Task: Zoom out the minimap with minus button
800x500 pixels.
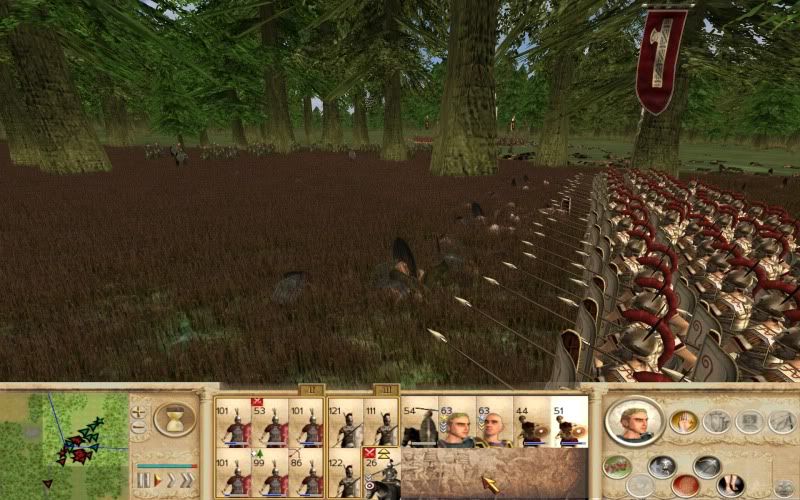Action: click(138, 427)
